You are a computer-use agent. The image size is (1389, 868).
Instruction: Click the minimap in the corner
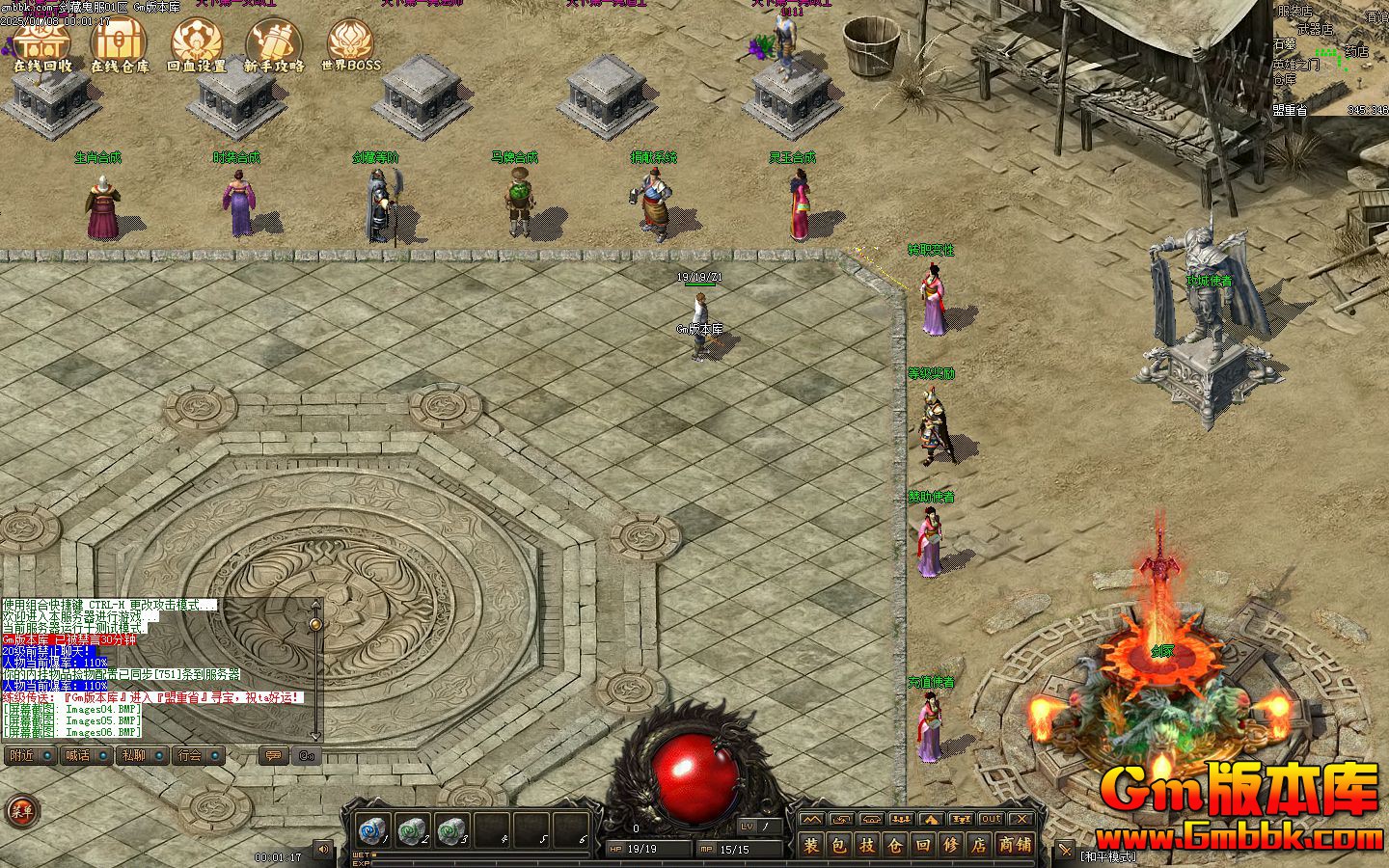tap(1331, 58)
